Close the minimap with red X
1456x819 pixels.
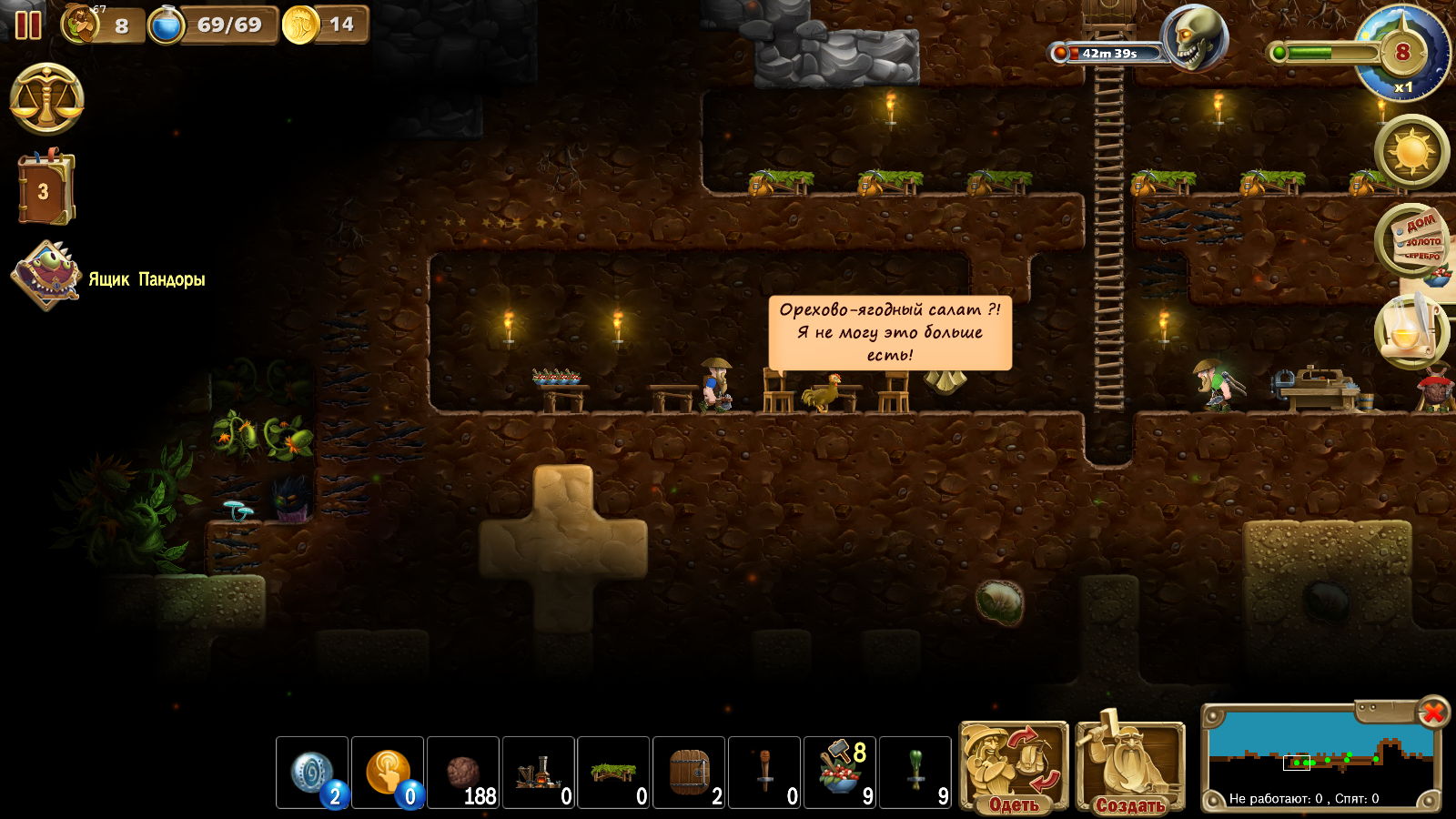(1433, 712)
